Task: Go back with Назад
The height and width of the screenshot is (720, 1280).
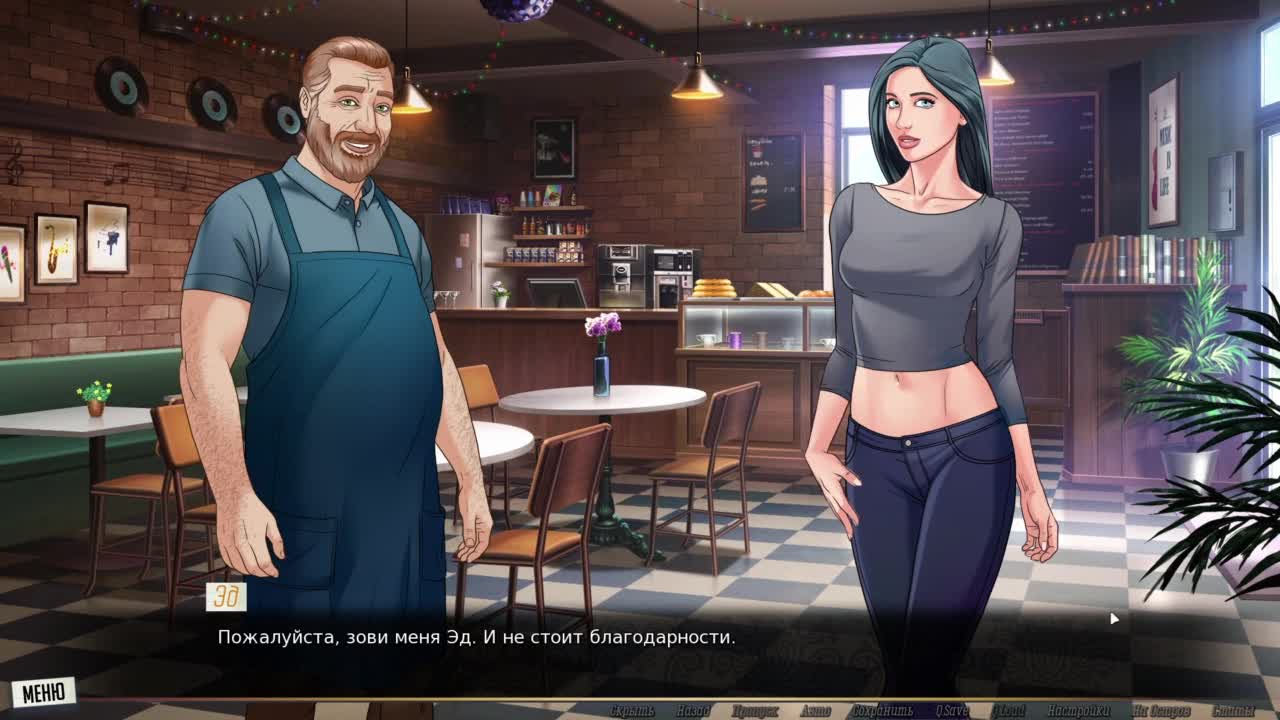Action: click(693, 711)
